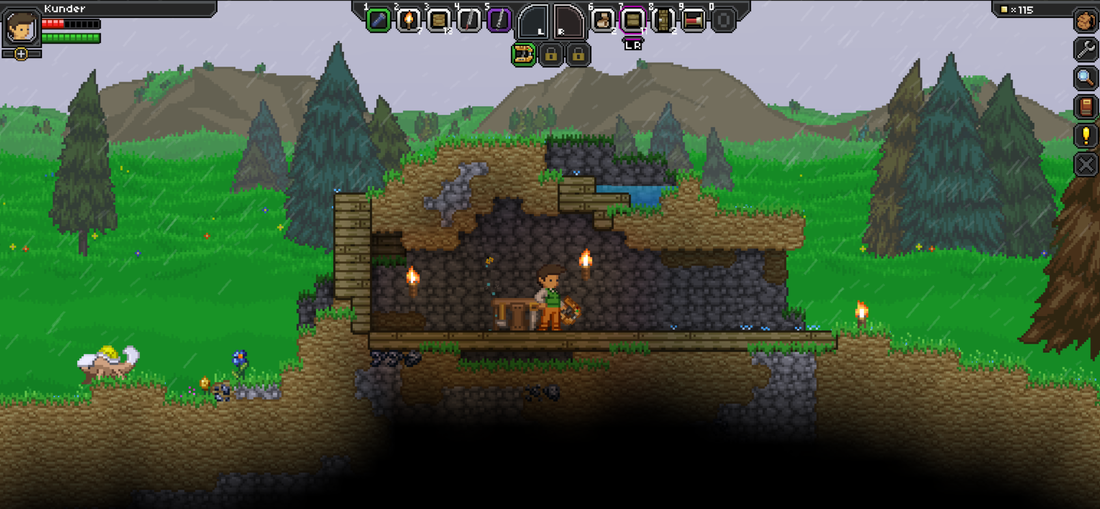The image size is (1100, 509).
Task: Select the empty hotbar slot 0
Action: coord(723,20)
